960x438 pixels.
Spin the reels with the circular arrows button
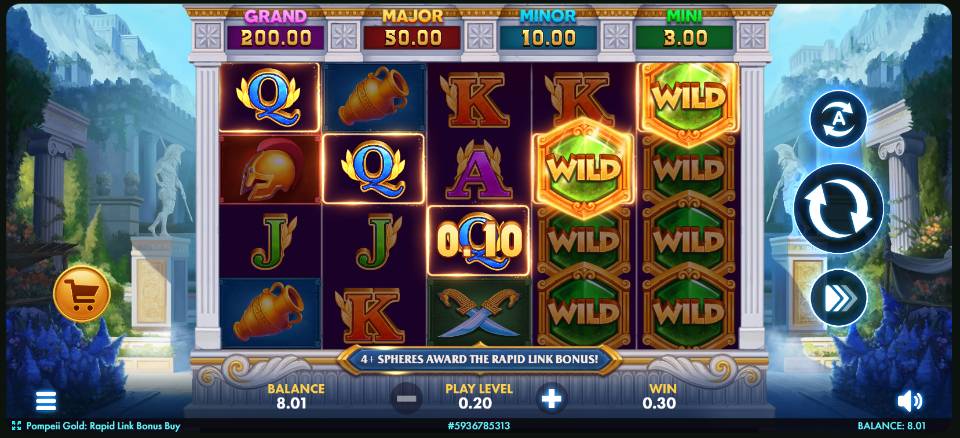(838, 209)
